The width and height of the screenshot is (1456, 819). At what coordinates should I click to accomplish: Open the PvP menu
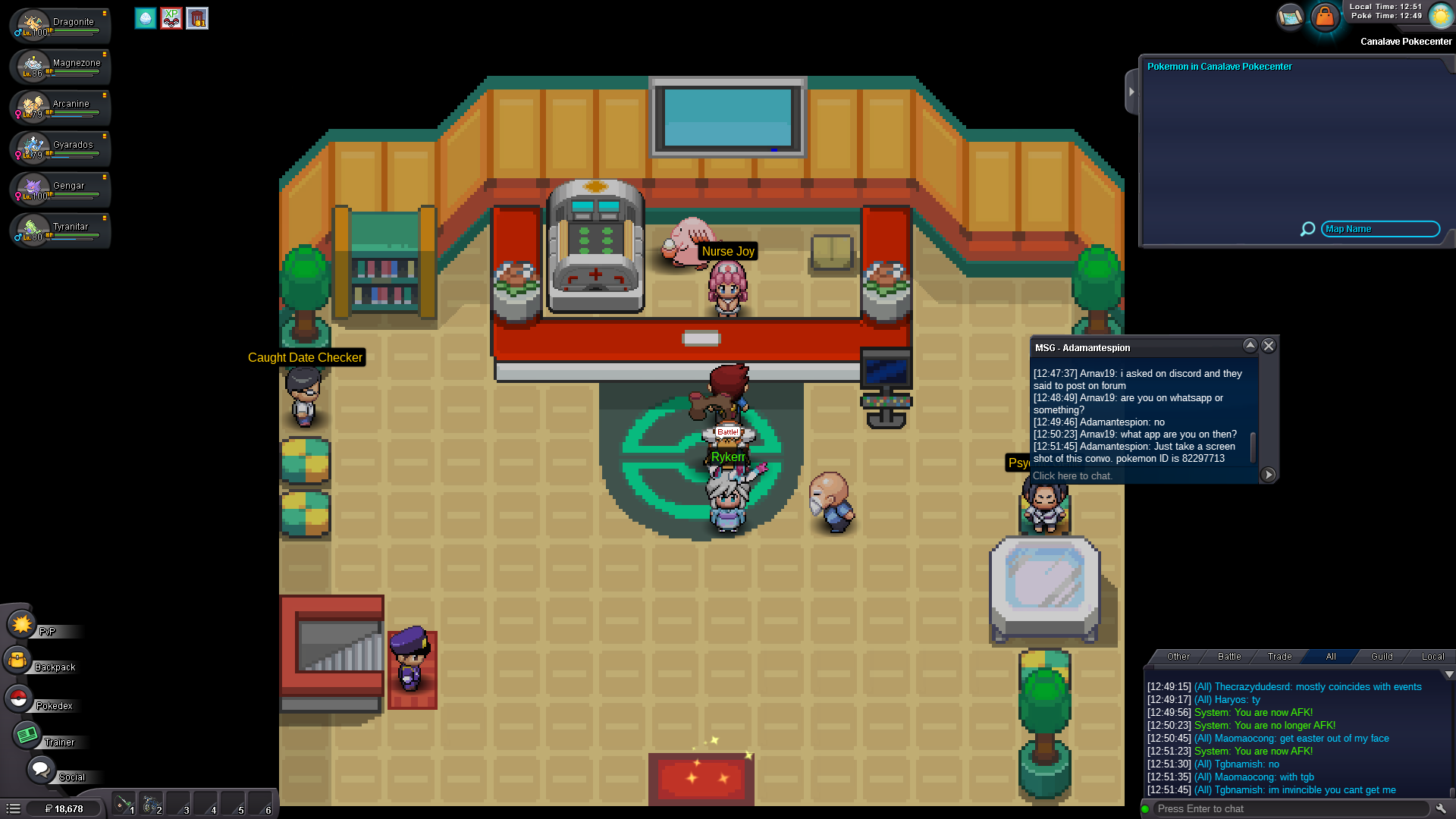[22, 625]
